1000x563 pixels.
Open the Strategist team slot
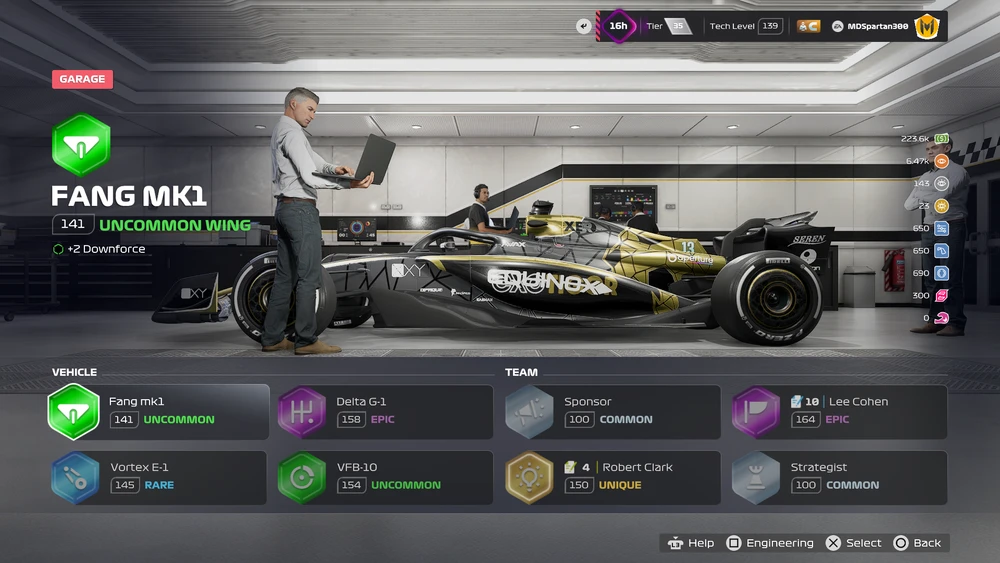click(839, 477)
